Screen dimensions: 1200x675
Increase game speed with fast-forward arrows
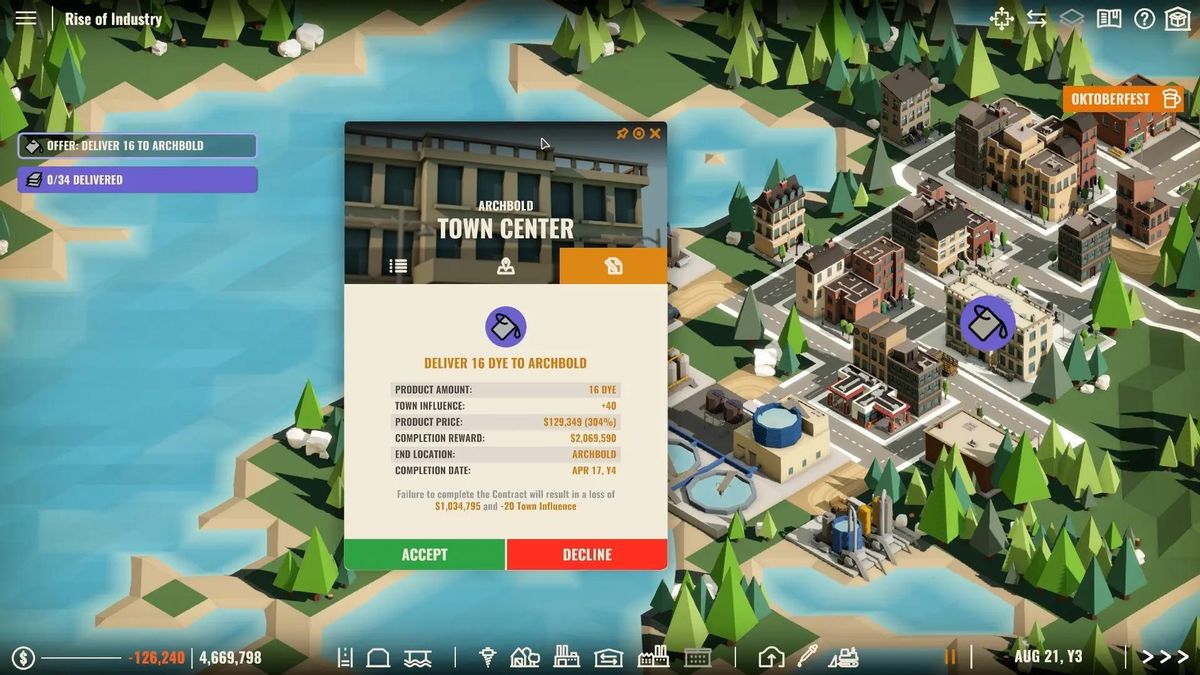[1164, 657]
